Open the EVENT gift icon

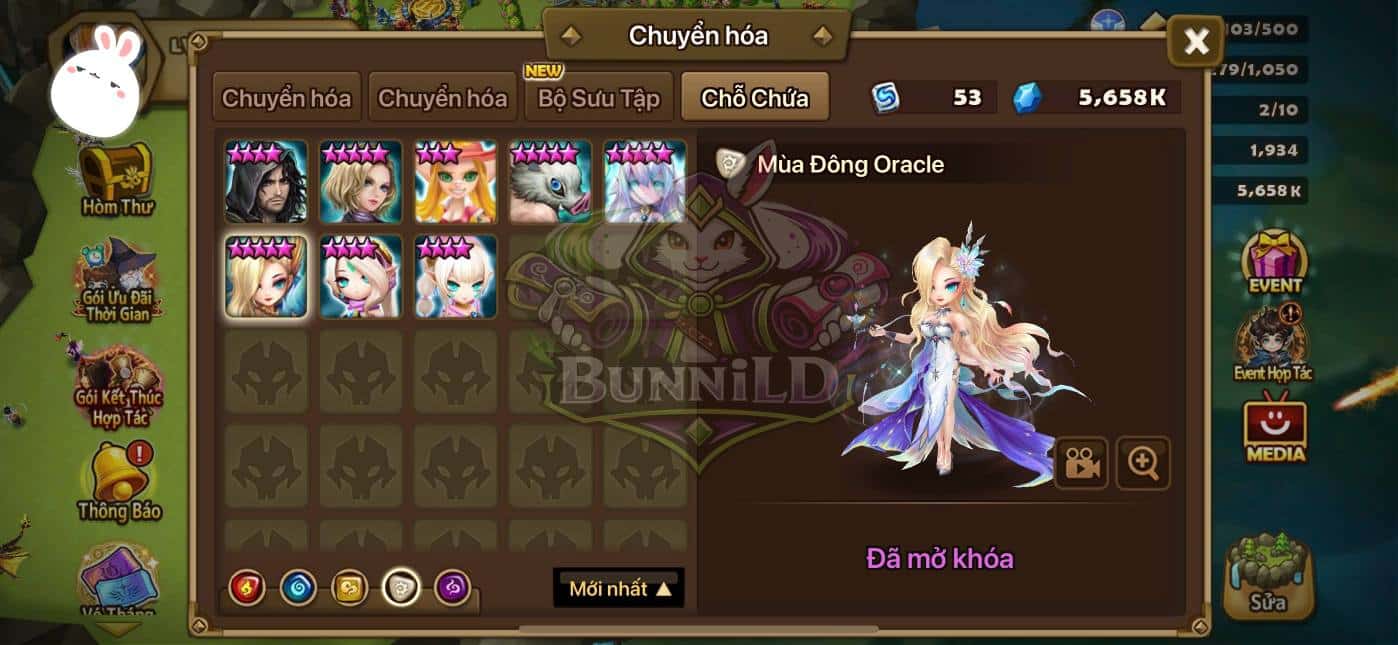point(1275,262)
